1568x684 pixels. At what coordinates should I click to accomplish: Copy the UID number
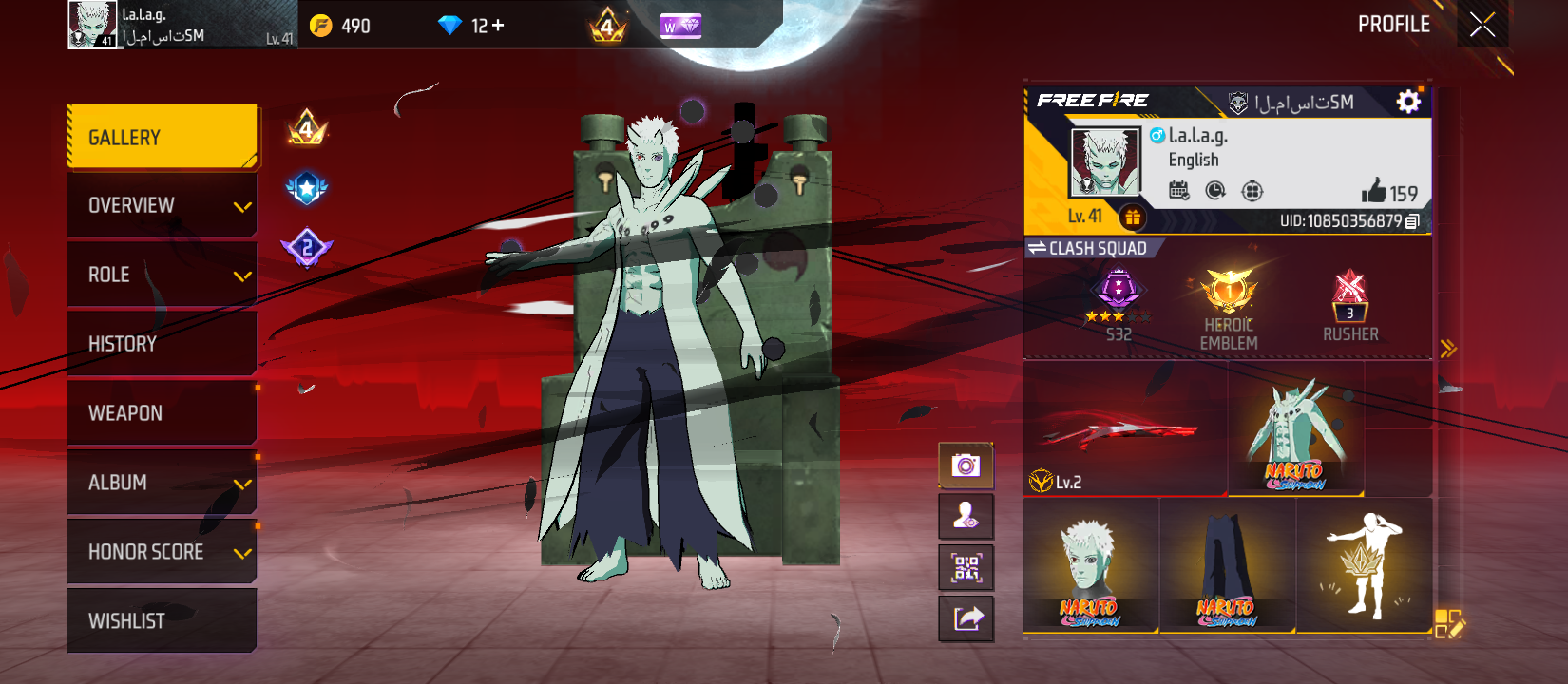click(1413, 221)
